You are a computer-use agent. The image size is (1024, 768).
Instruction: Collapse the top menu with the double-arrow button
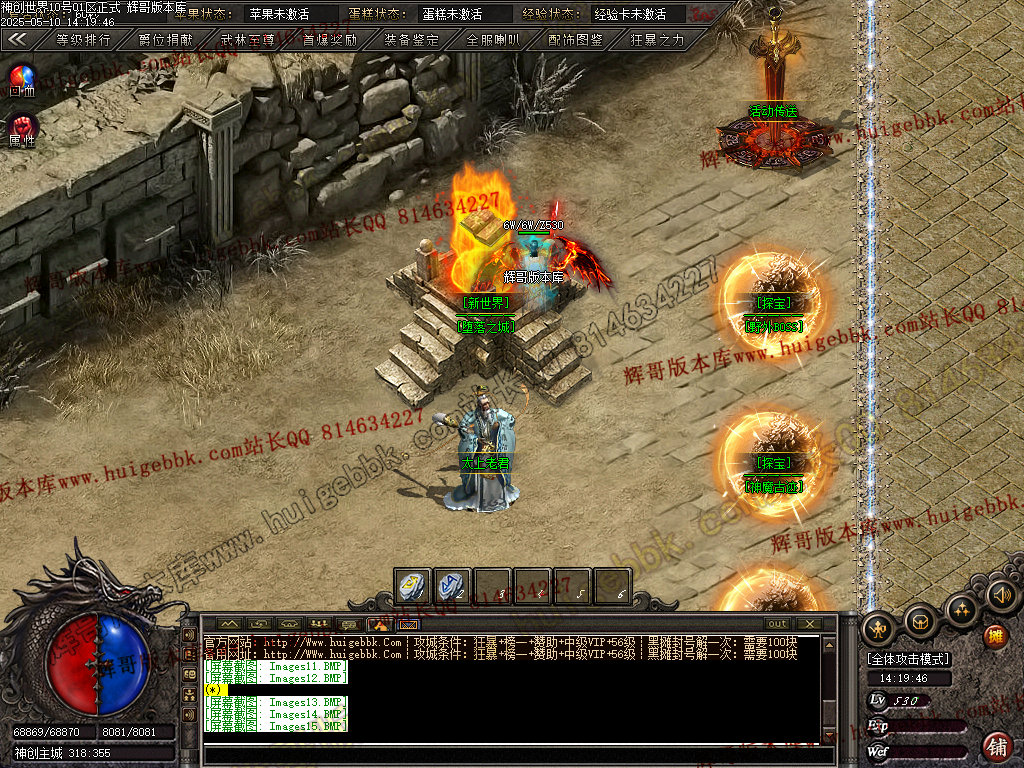pos(18,40)
